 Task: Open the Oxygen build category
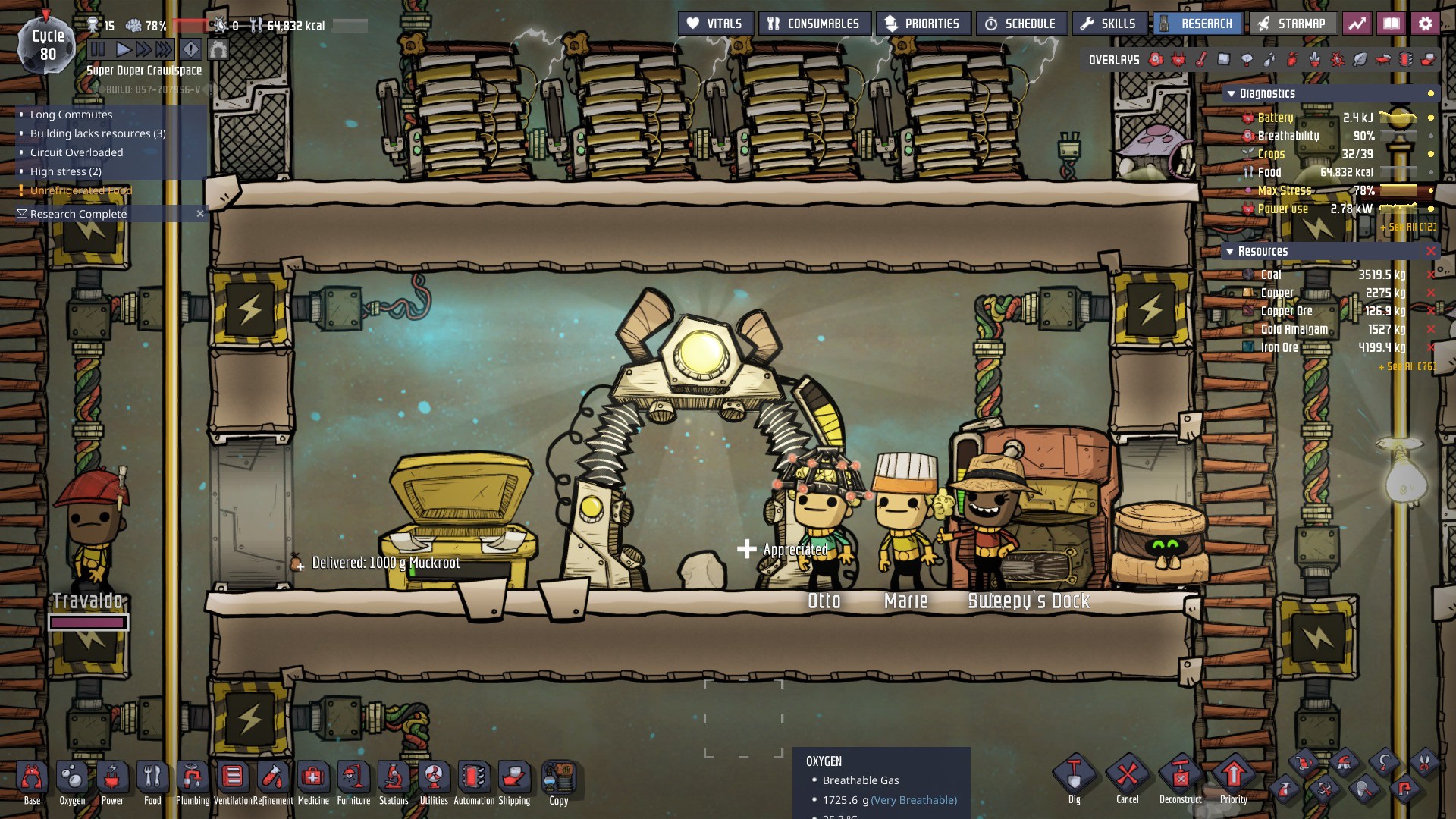point(72,783)
